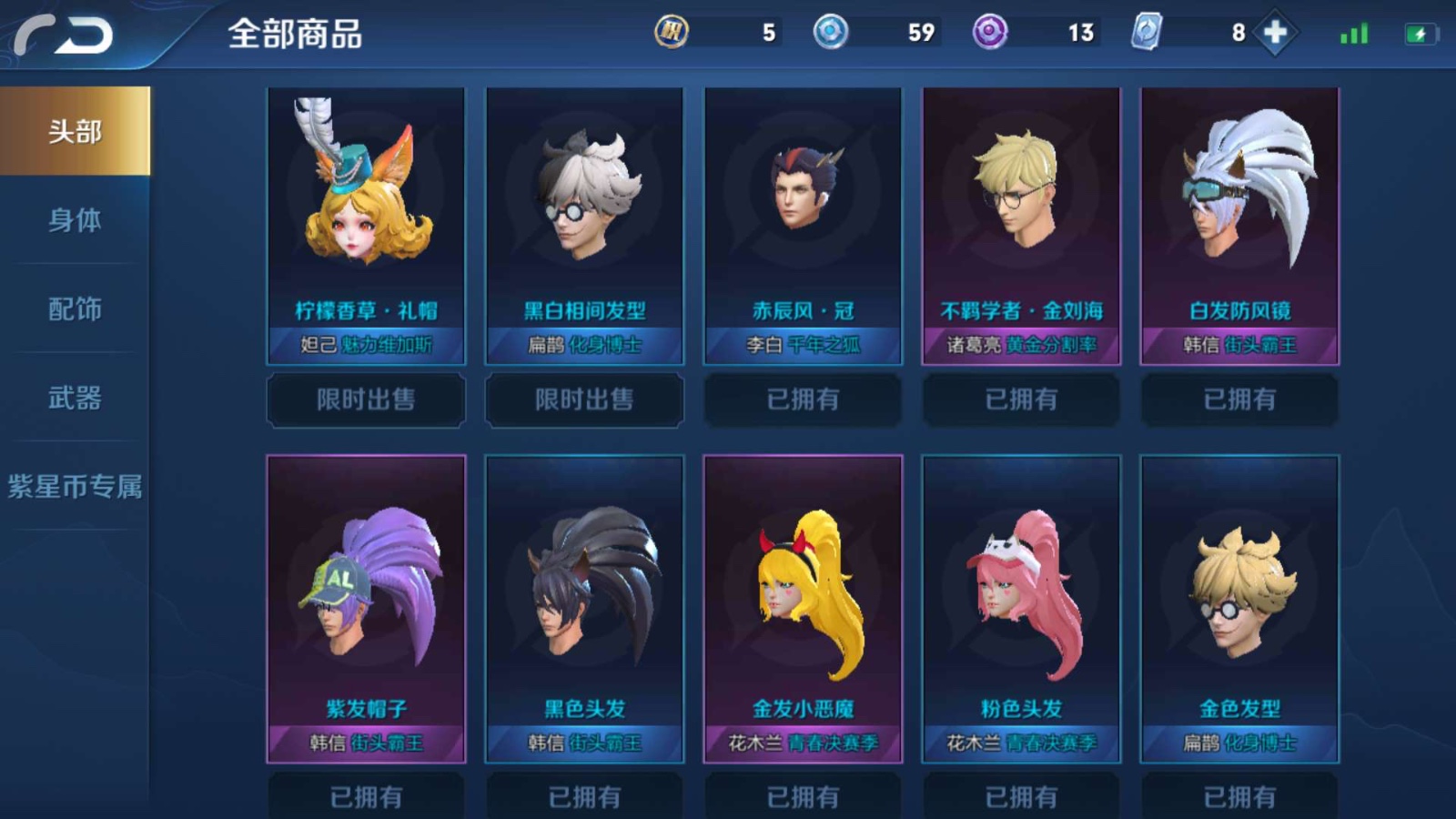The image size is (1456, 819).
Task: Open the 配饰 category tab
Action: click(73, 309)
